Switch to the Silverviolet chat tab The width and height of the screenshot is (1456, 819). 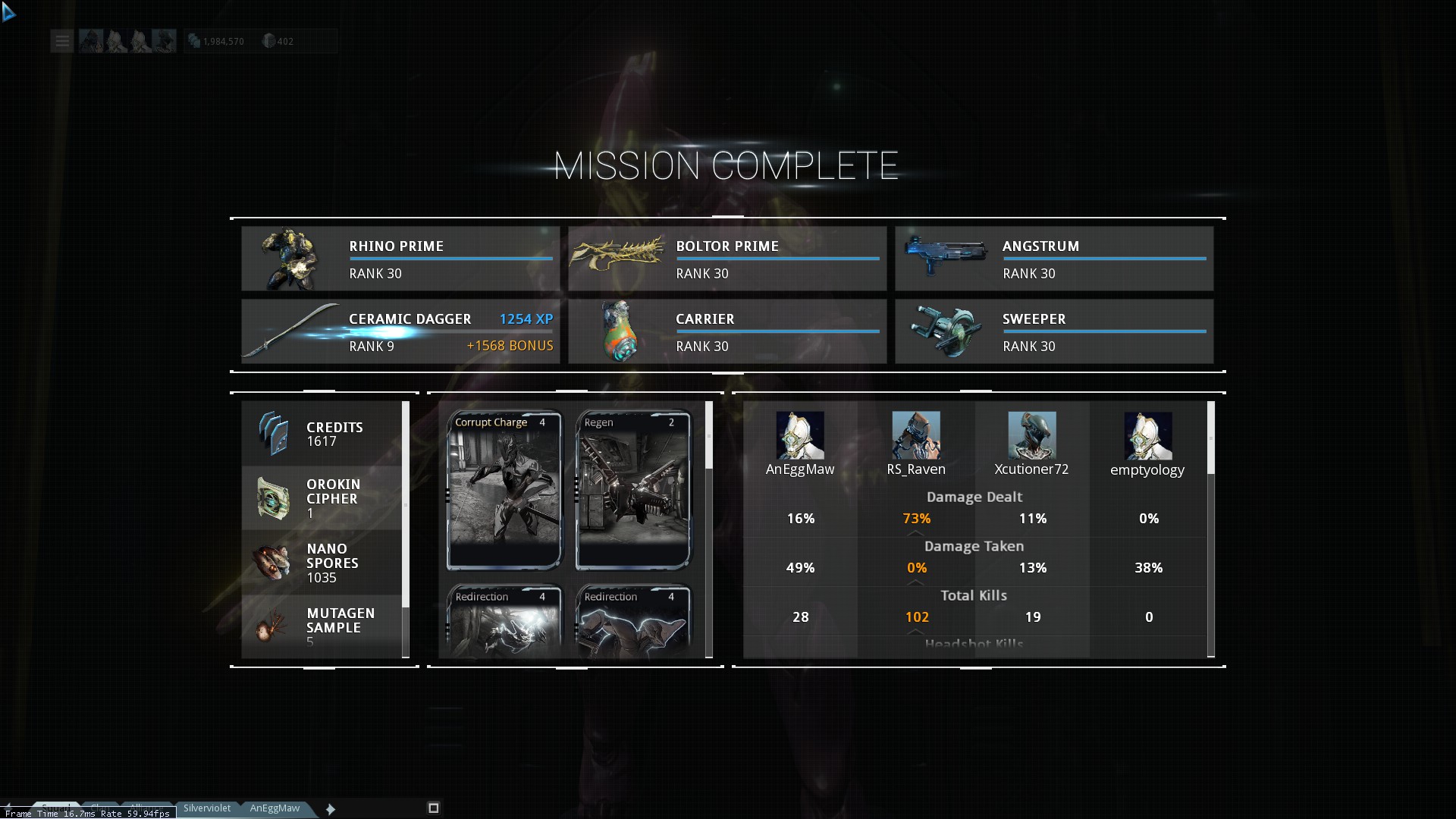(x=207, y=808)
